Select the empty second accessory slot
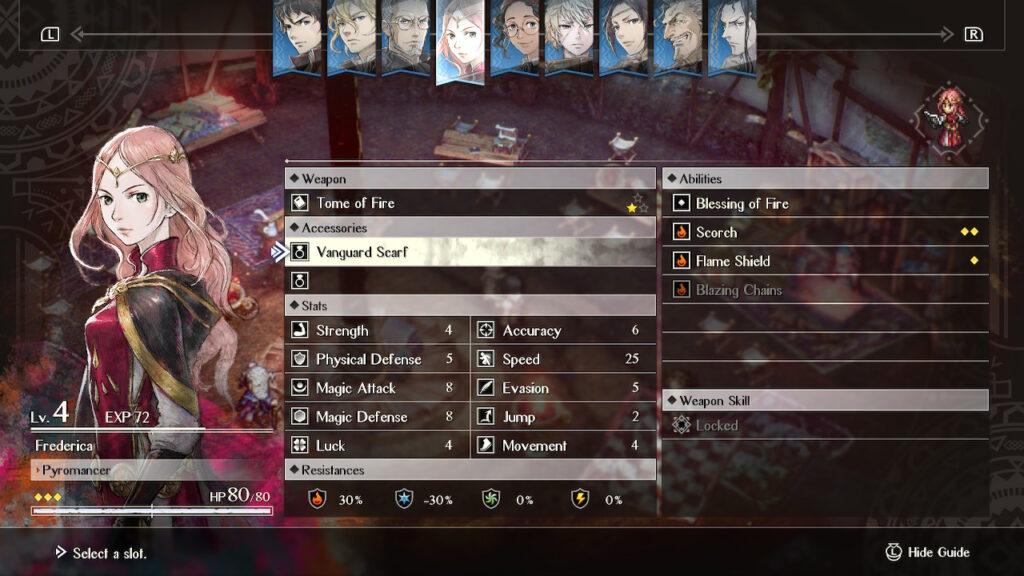This screenshot has width=1024, height=576. pos(470,281)
